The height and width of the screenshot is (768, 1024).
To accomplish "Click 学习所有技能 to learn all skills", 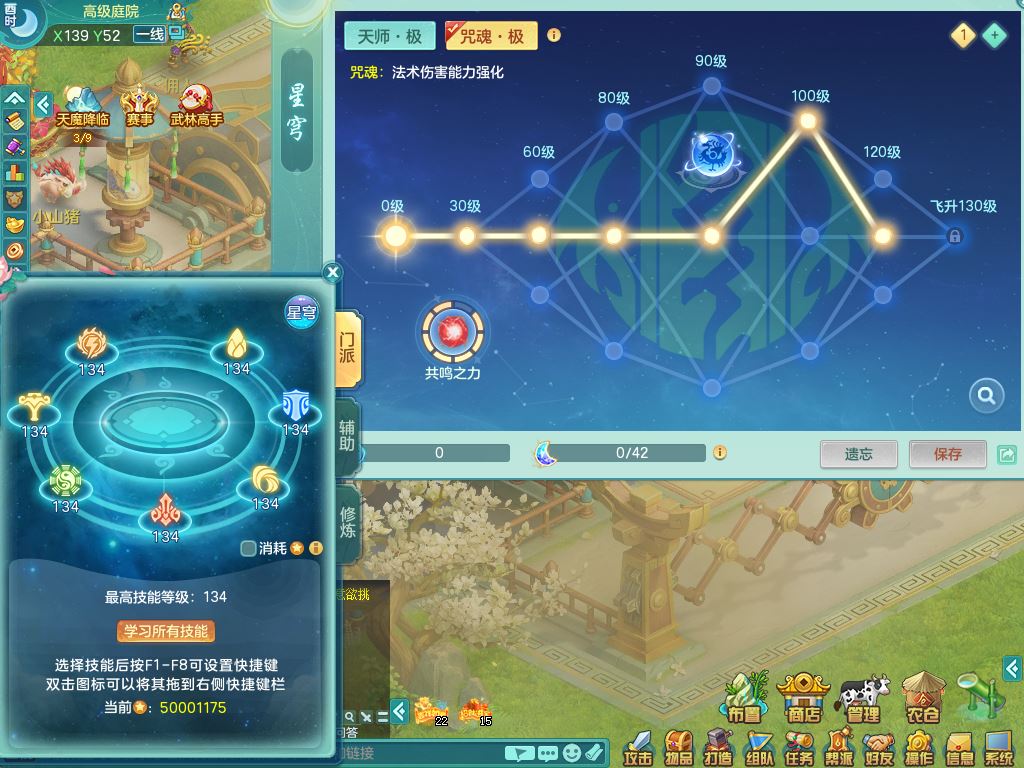I will click(165, 631).
